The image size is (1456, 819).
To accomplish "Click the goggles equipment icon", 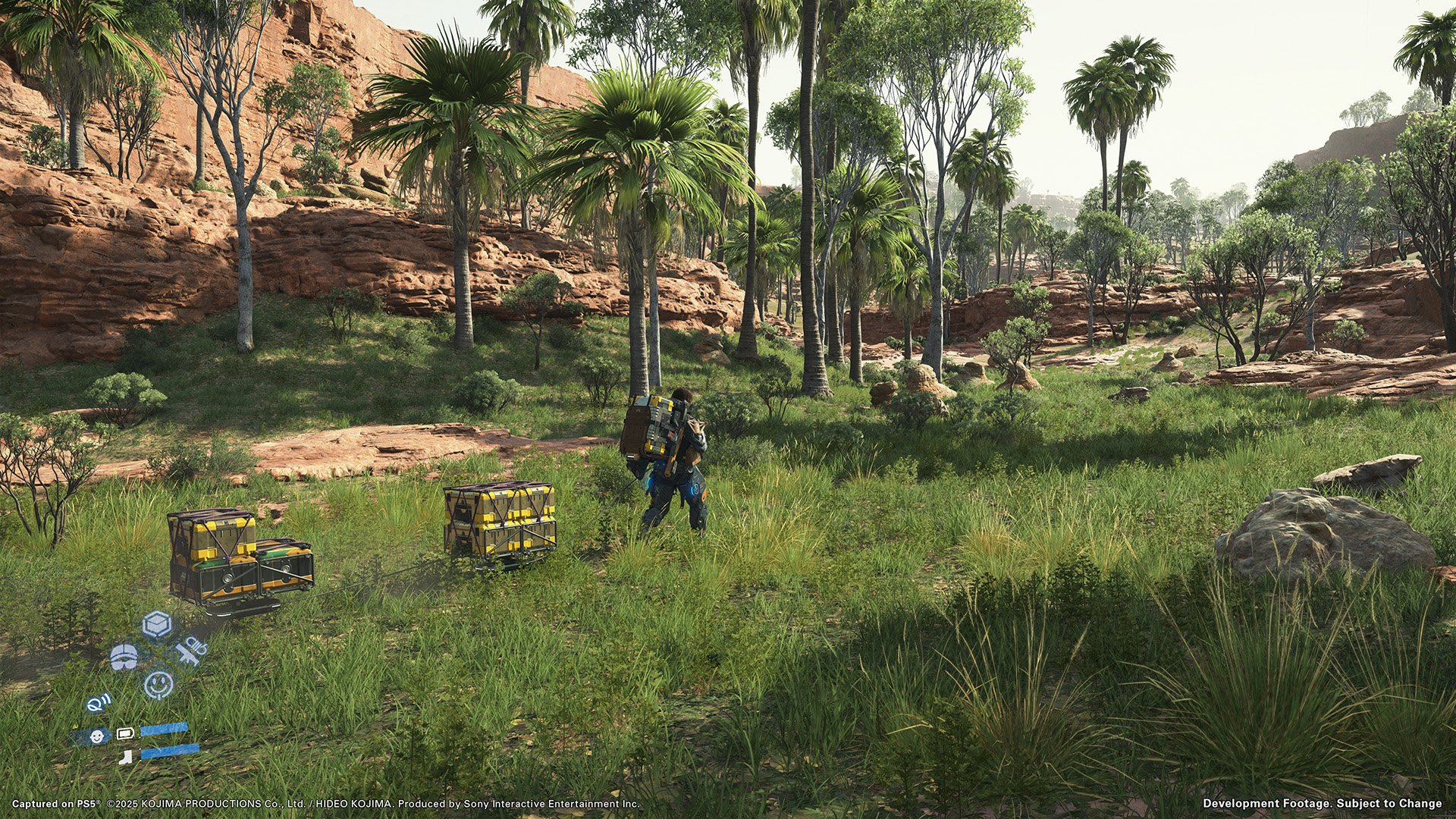I will coord(123,657).
